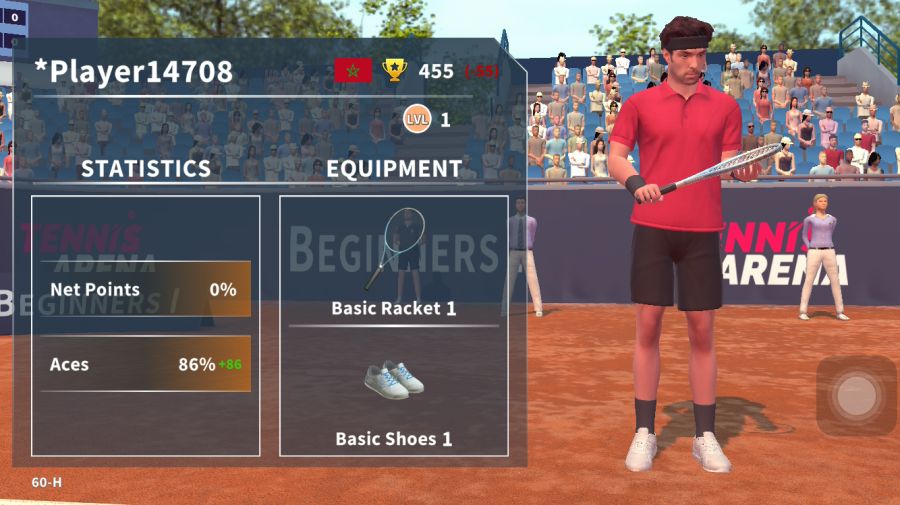Open the Statistics section header

(x=146, y=169)
